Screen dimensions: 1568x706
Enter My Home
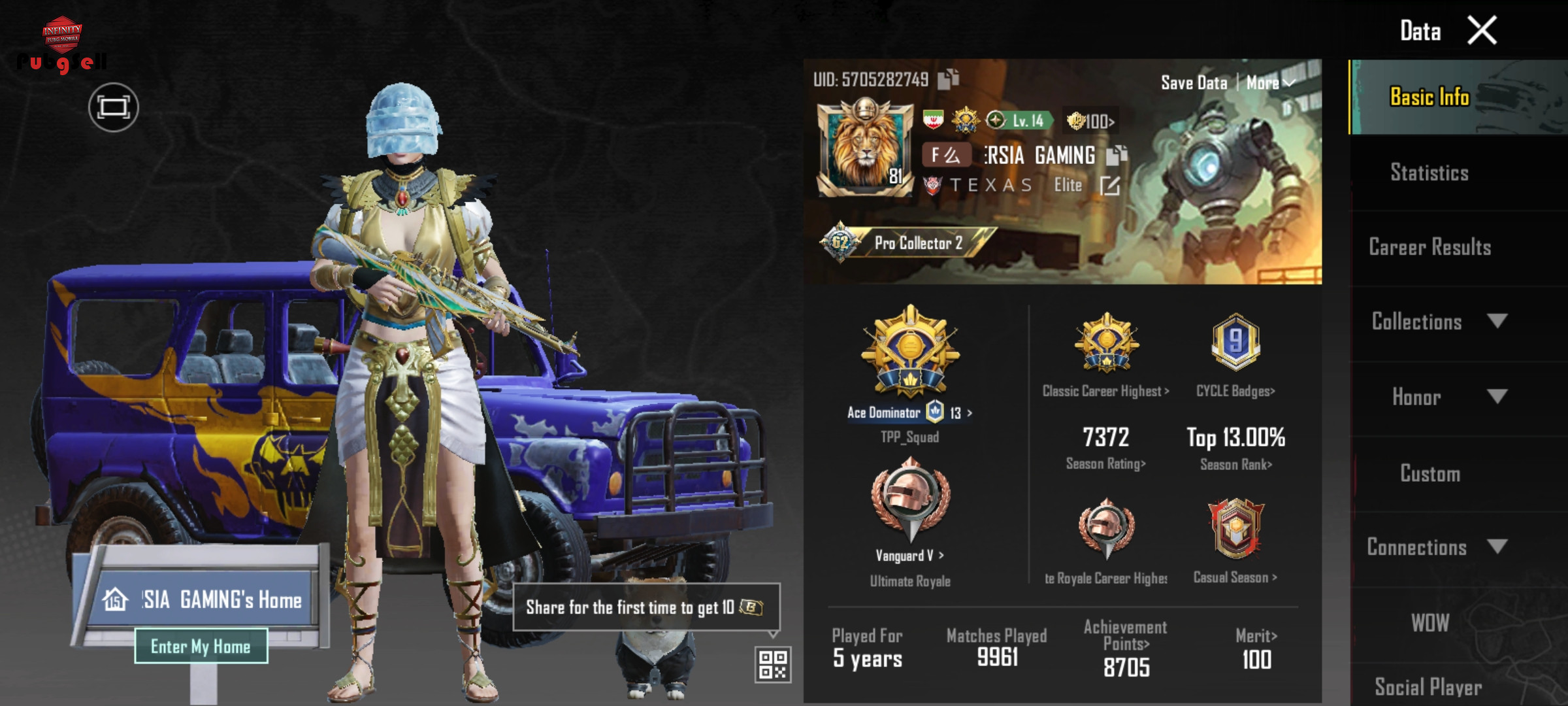[201, 647]
